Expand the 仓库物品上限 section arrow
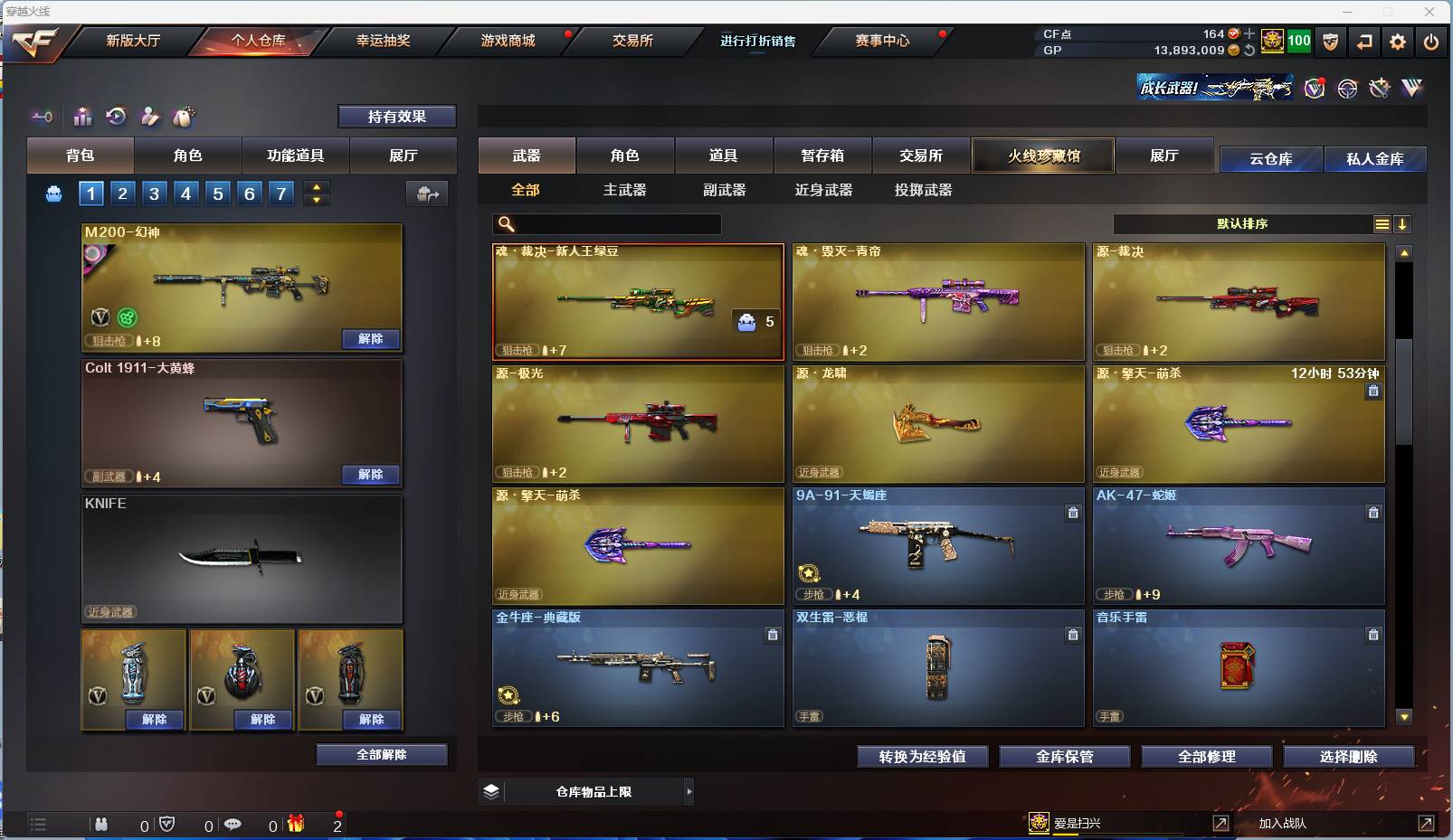 pos(692,791)
